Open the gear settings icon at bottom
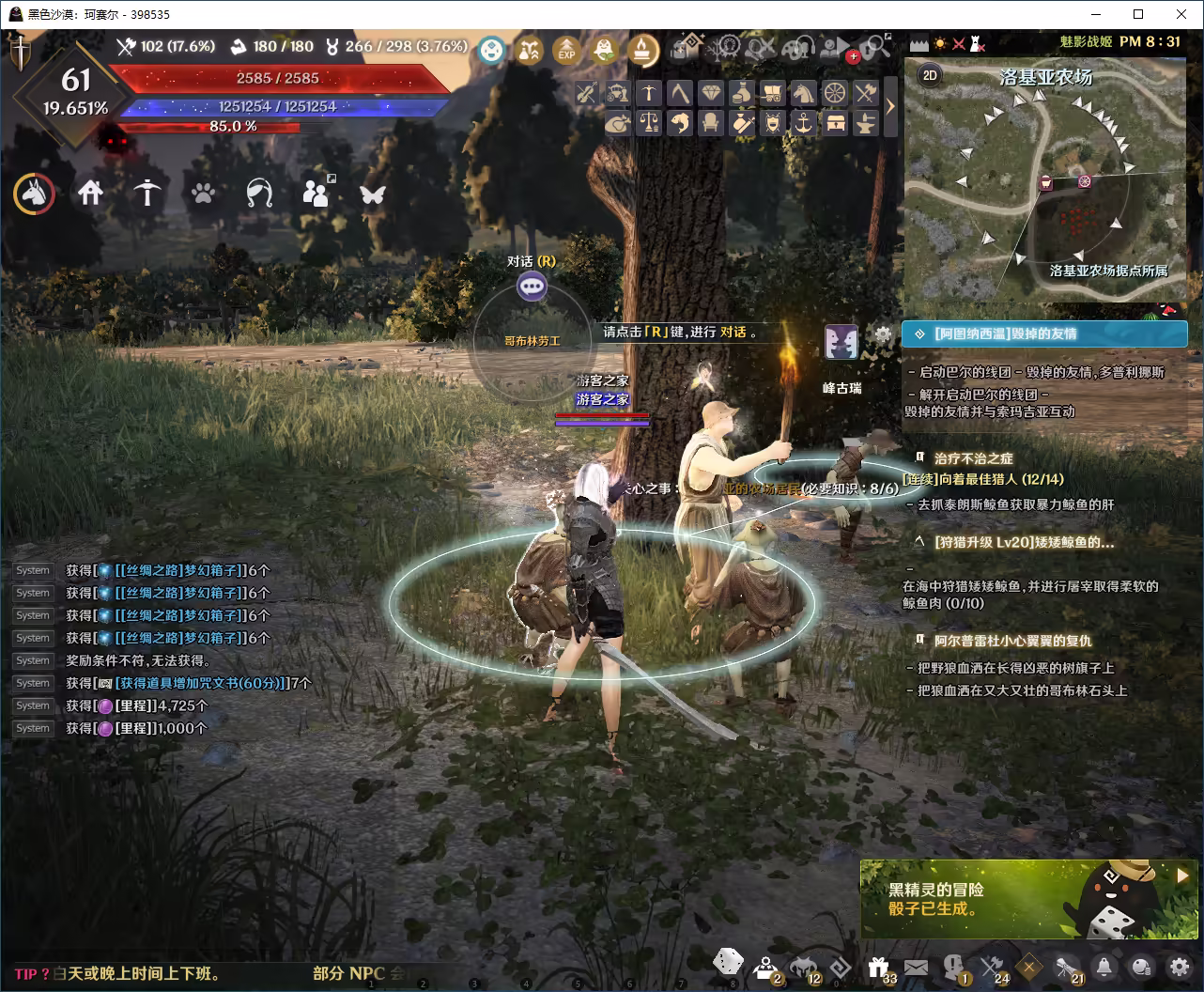 click(x=1179, y=966)
